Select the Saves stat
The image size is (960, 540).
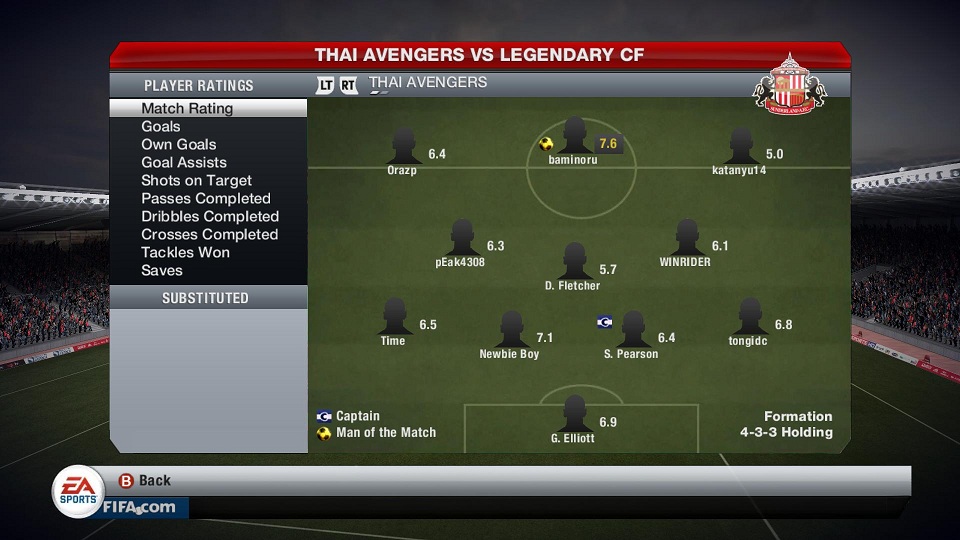pos(162,270)
